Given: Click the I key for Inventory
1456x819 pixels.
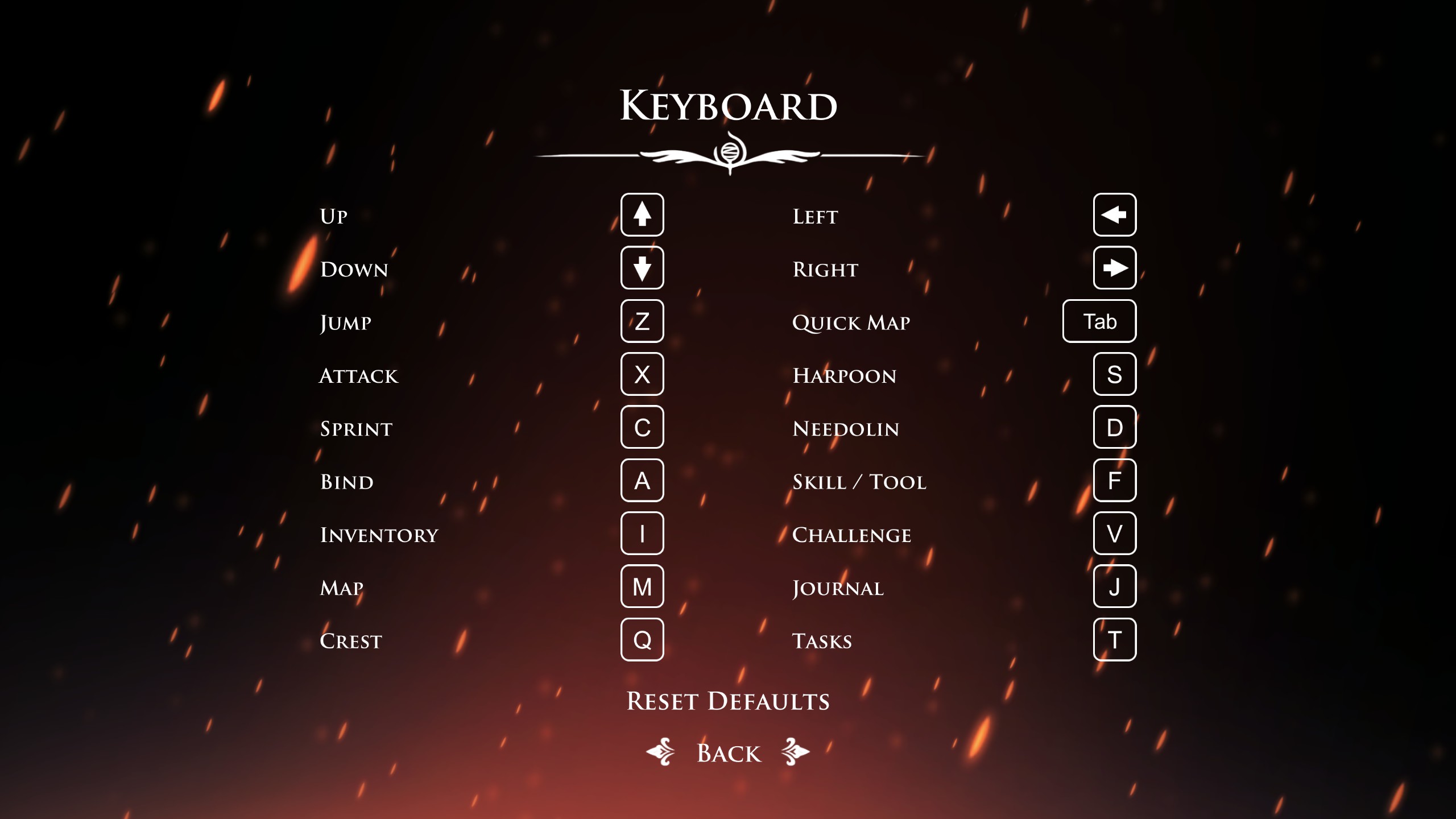Looking at the screenshot, I should click(642, 533).
